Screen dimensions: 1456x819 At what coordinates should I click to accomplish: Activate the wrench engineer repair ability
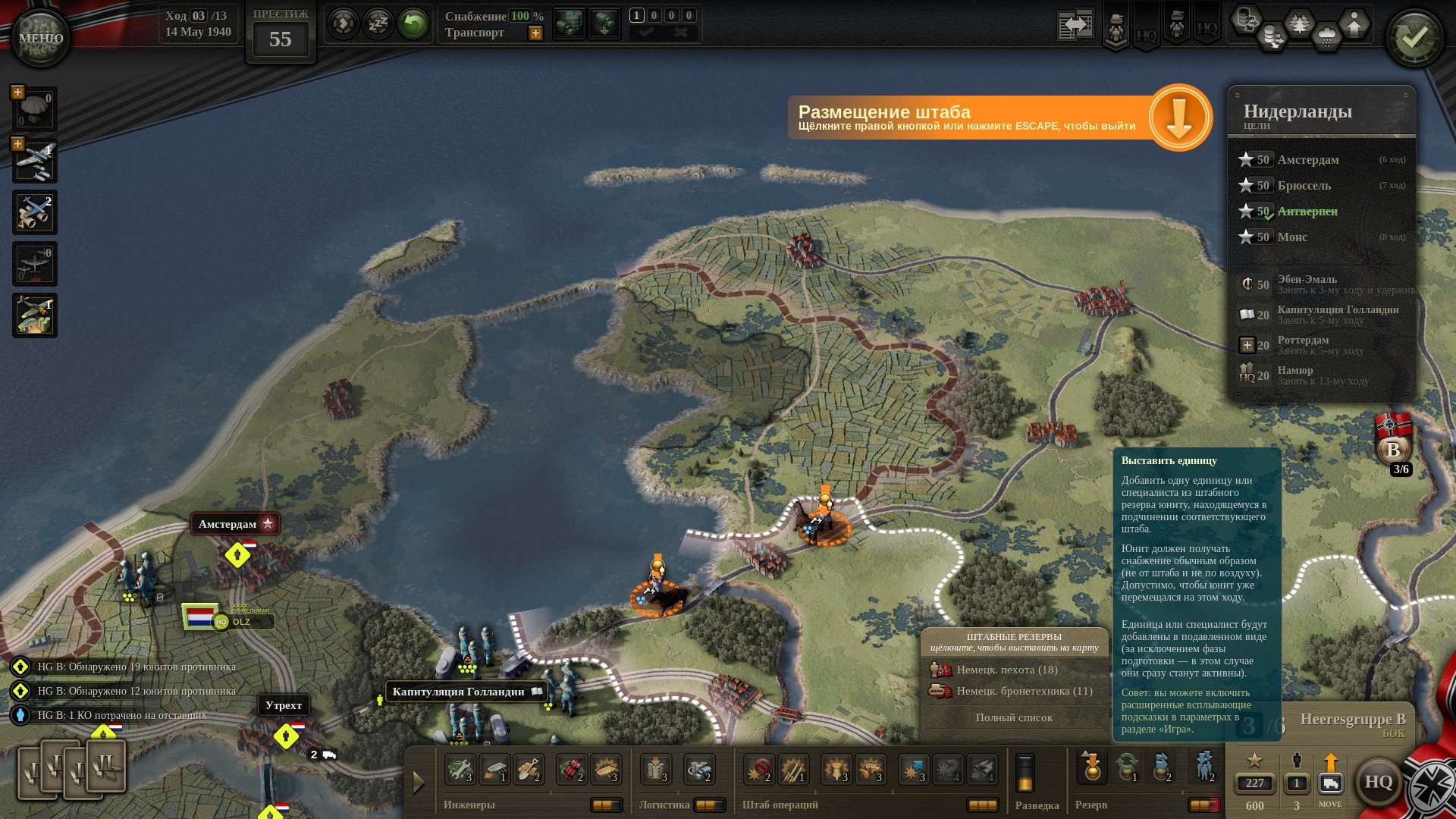(x=460, y=770)
